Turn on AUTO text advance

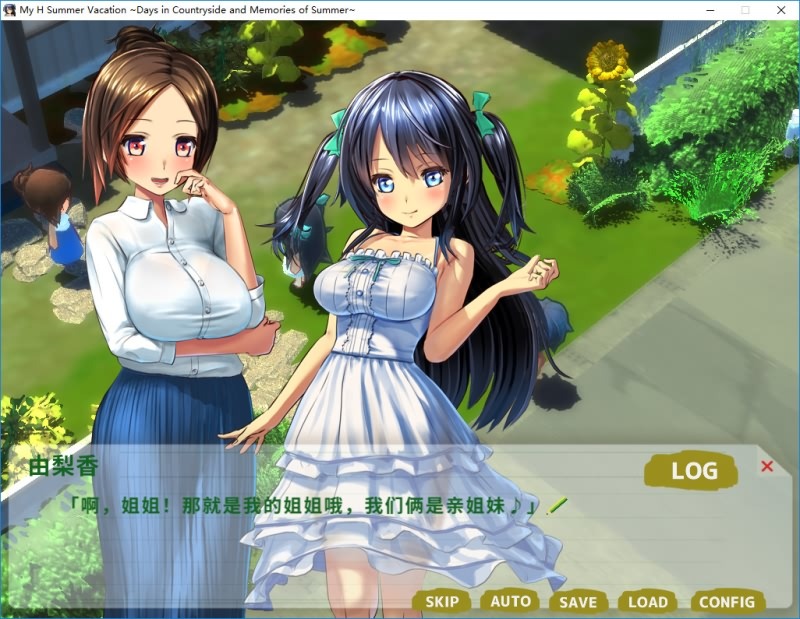511,601
